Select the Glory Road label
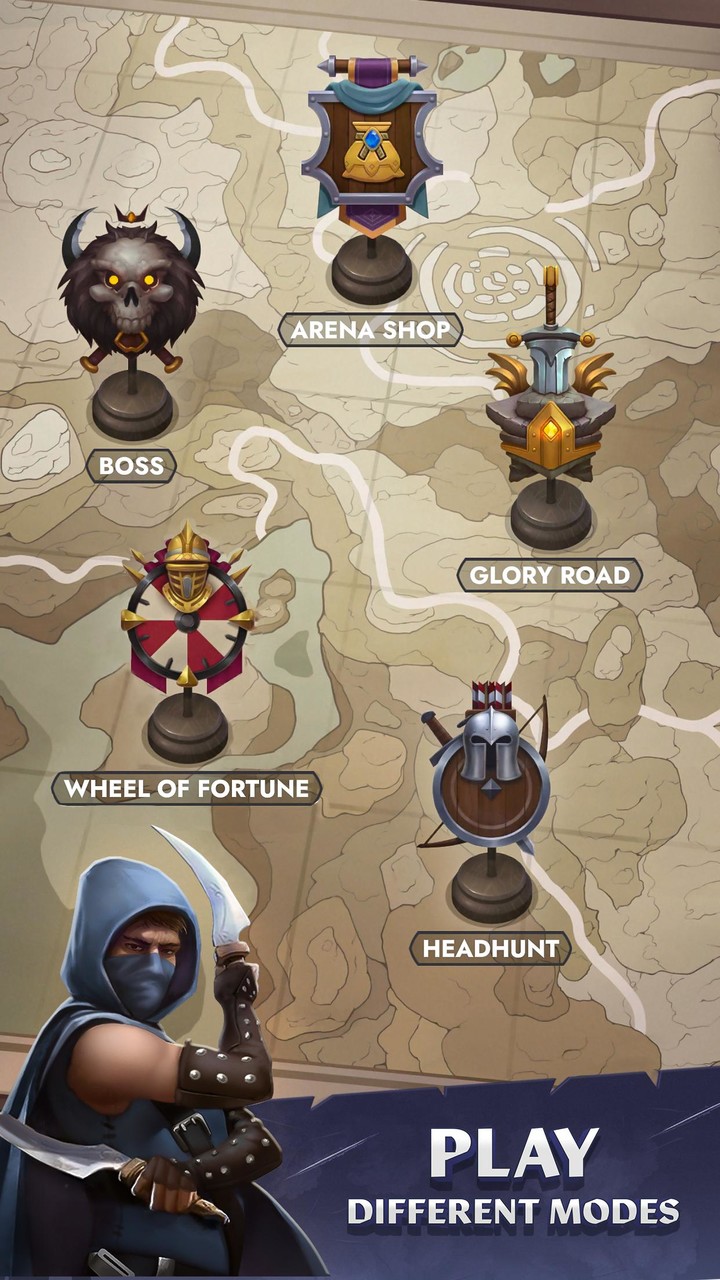The image size is (720, 1280). click(549, 575)
